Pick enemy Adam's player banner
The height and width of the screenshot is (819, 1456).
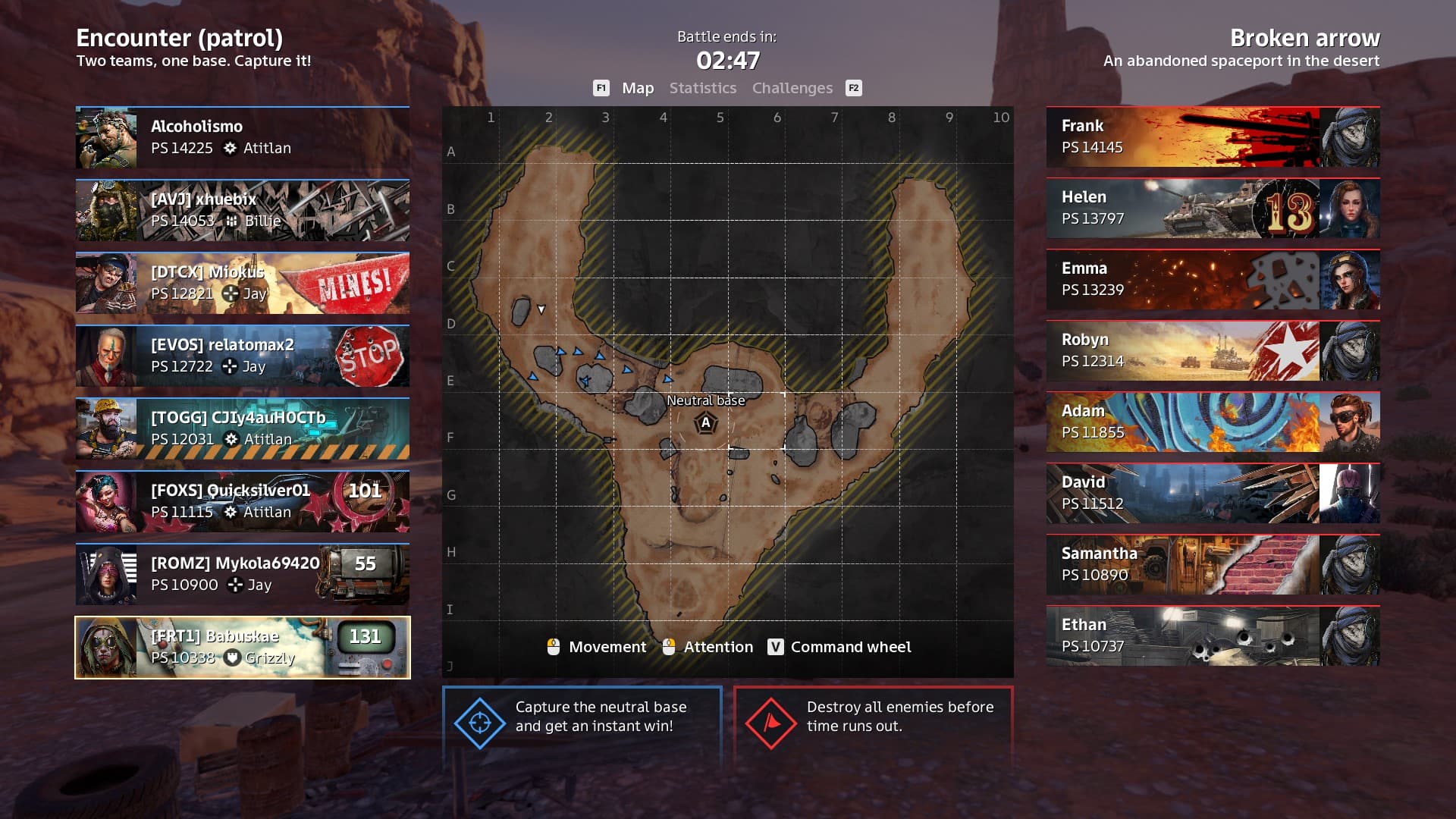tap(1213, 422)
